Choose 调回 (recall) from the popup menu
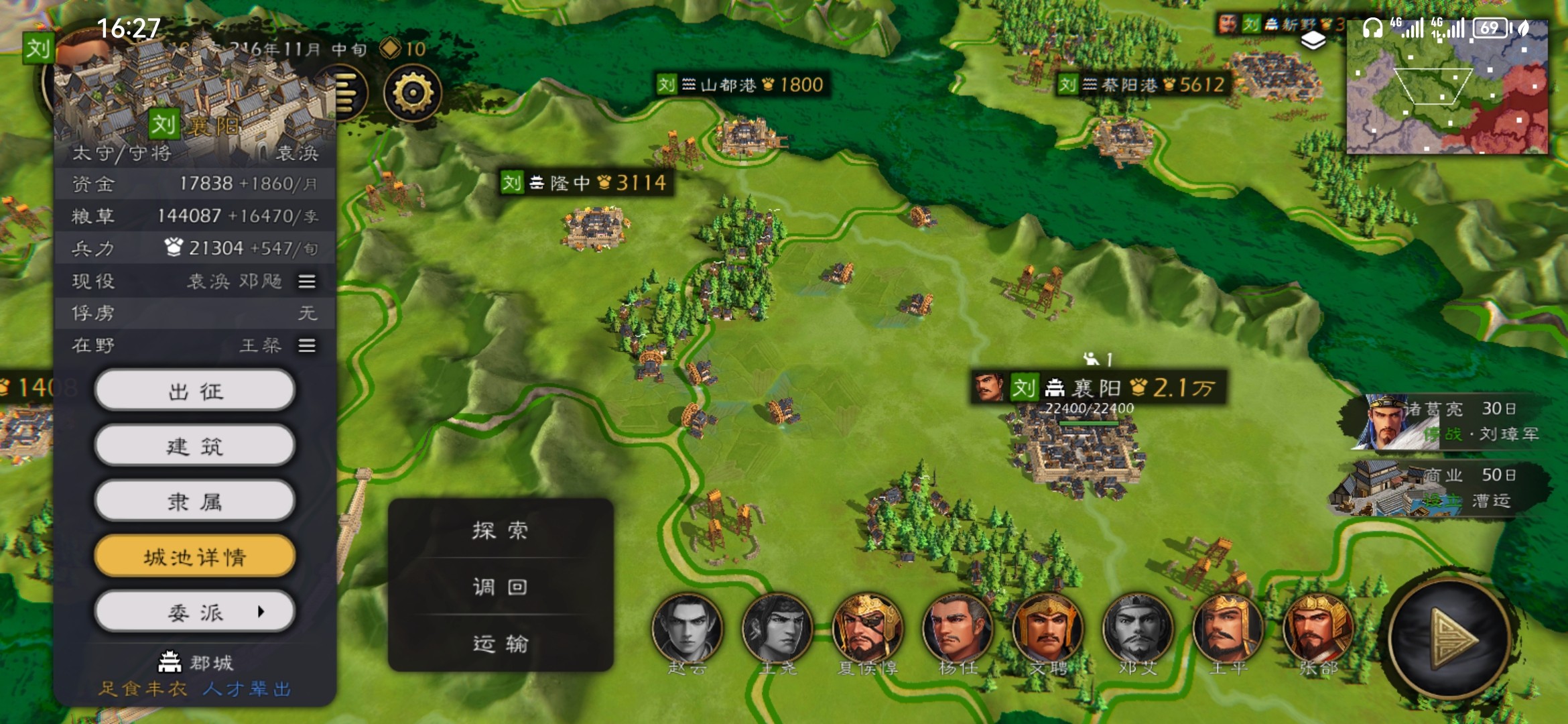The width and height of the screenshot is (1568, 724). tap(500, 587)
